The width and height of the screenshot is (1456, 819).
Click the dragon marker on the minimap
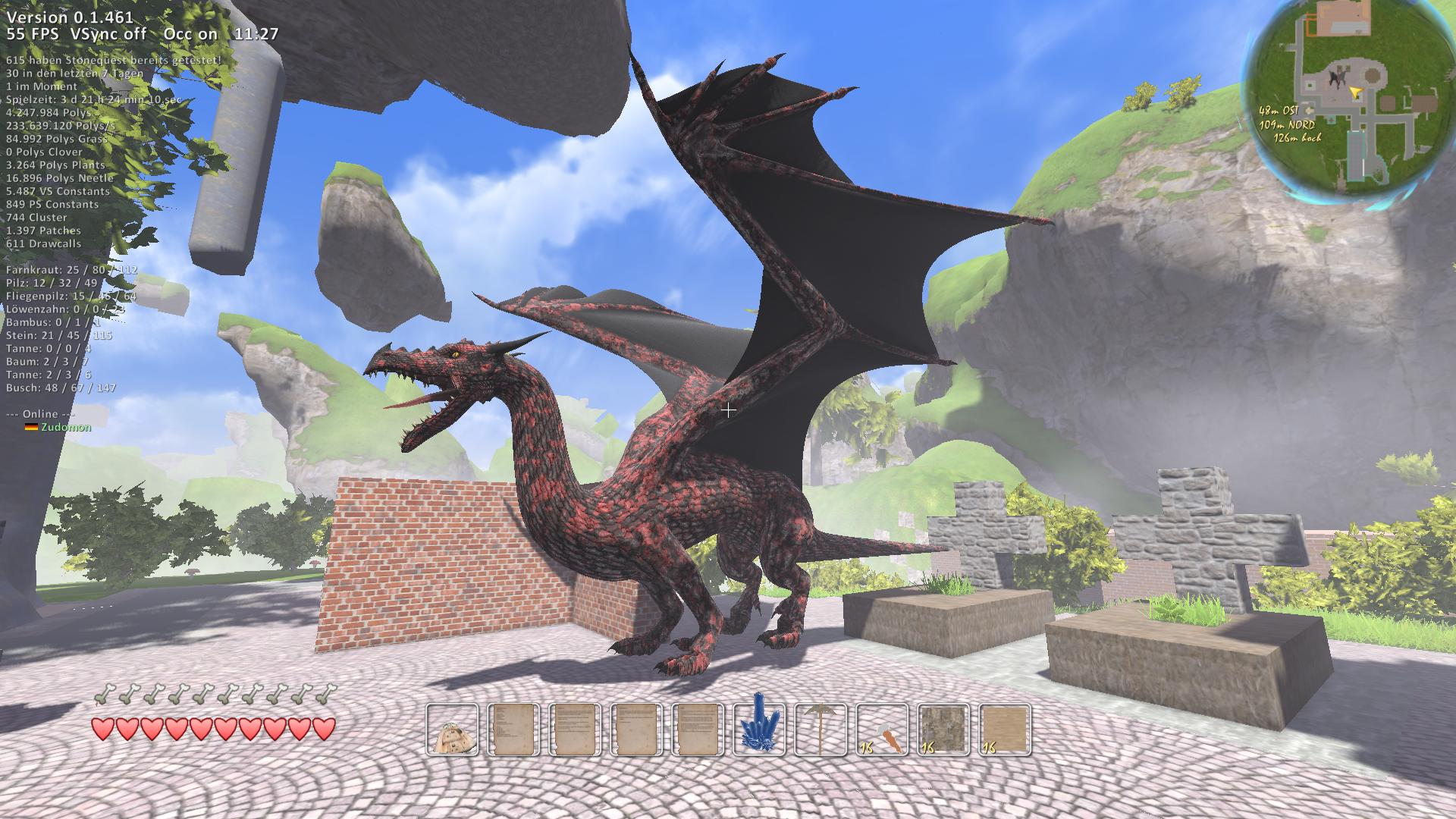click(x=1336, y=78)
